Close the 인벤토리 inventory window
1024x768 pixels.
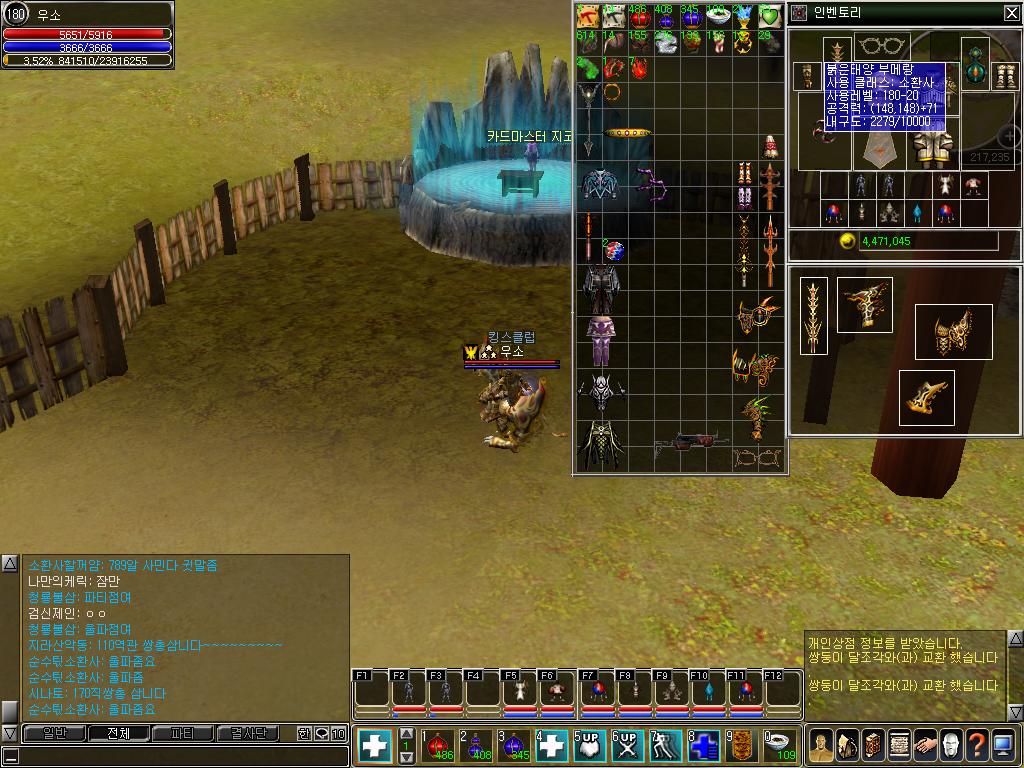pos(1011,13)
